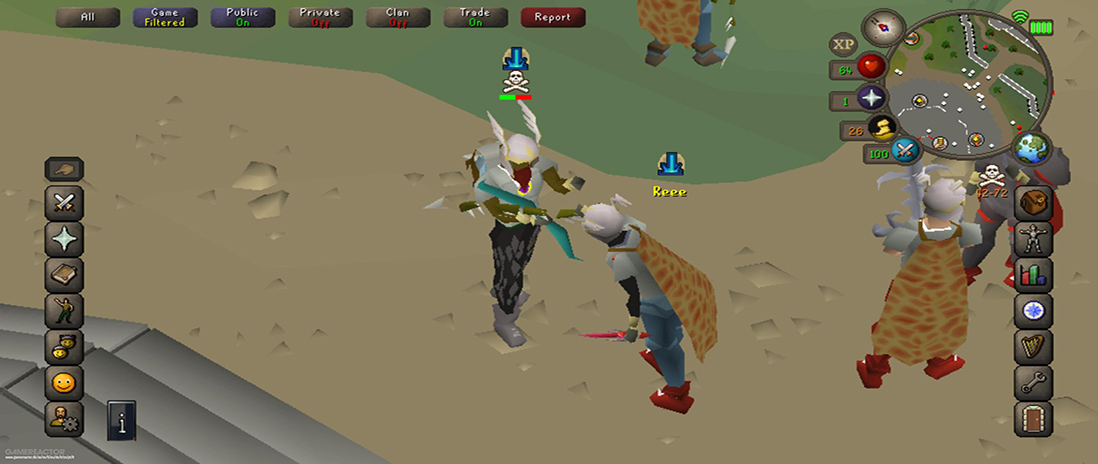The height and width of the screenshot is (464, 1098).
Task: Select the All chat tab
Action: (x=88, y=17)
